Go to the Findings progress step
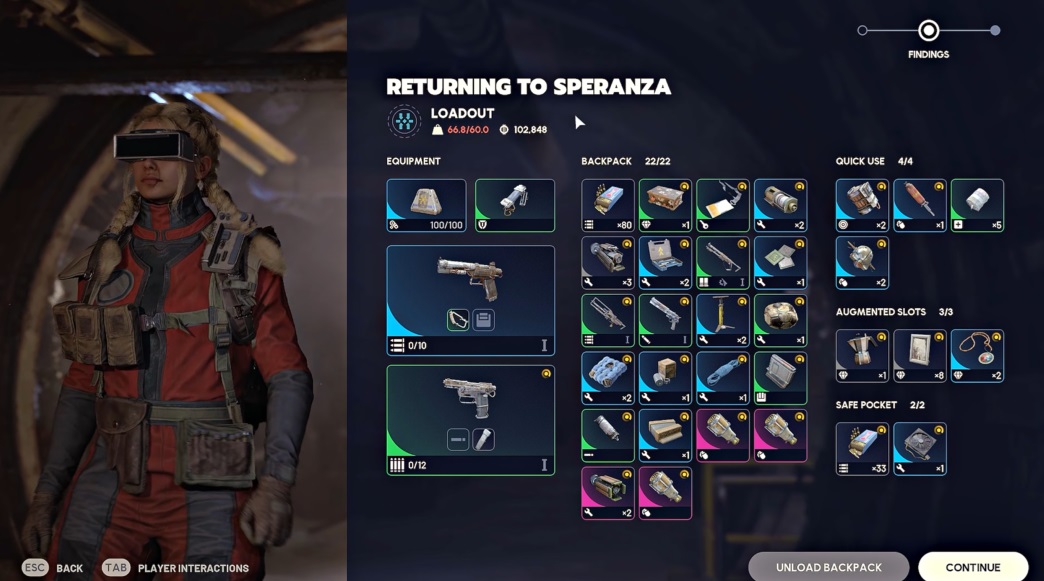Screen dimensions: 1044x581 point(928,31)
